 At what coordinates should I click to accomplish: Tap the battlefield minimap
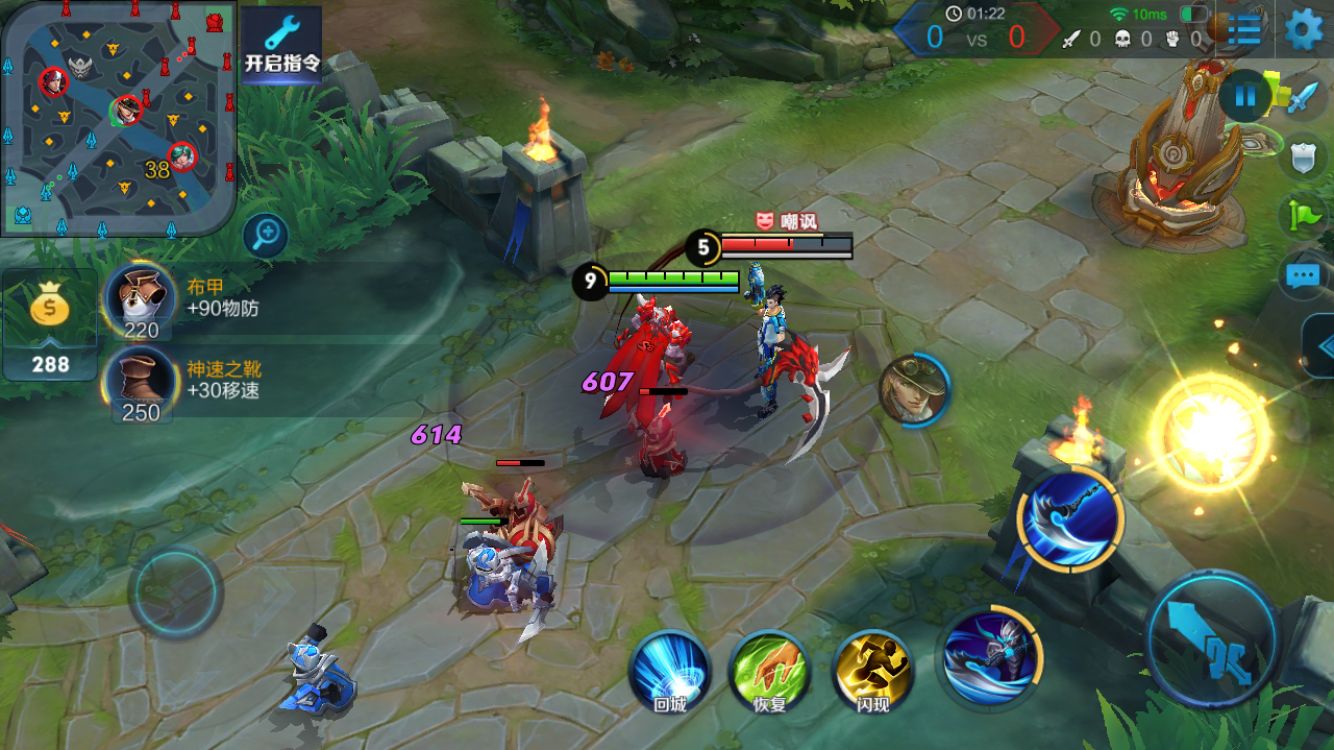[x=118, y=118]
